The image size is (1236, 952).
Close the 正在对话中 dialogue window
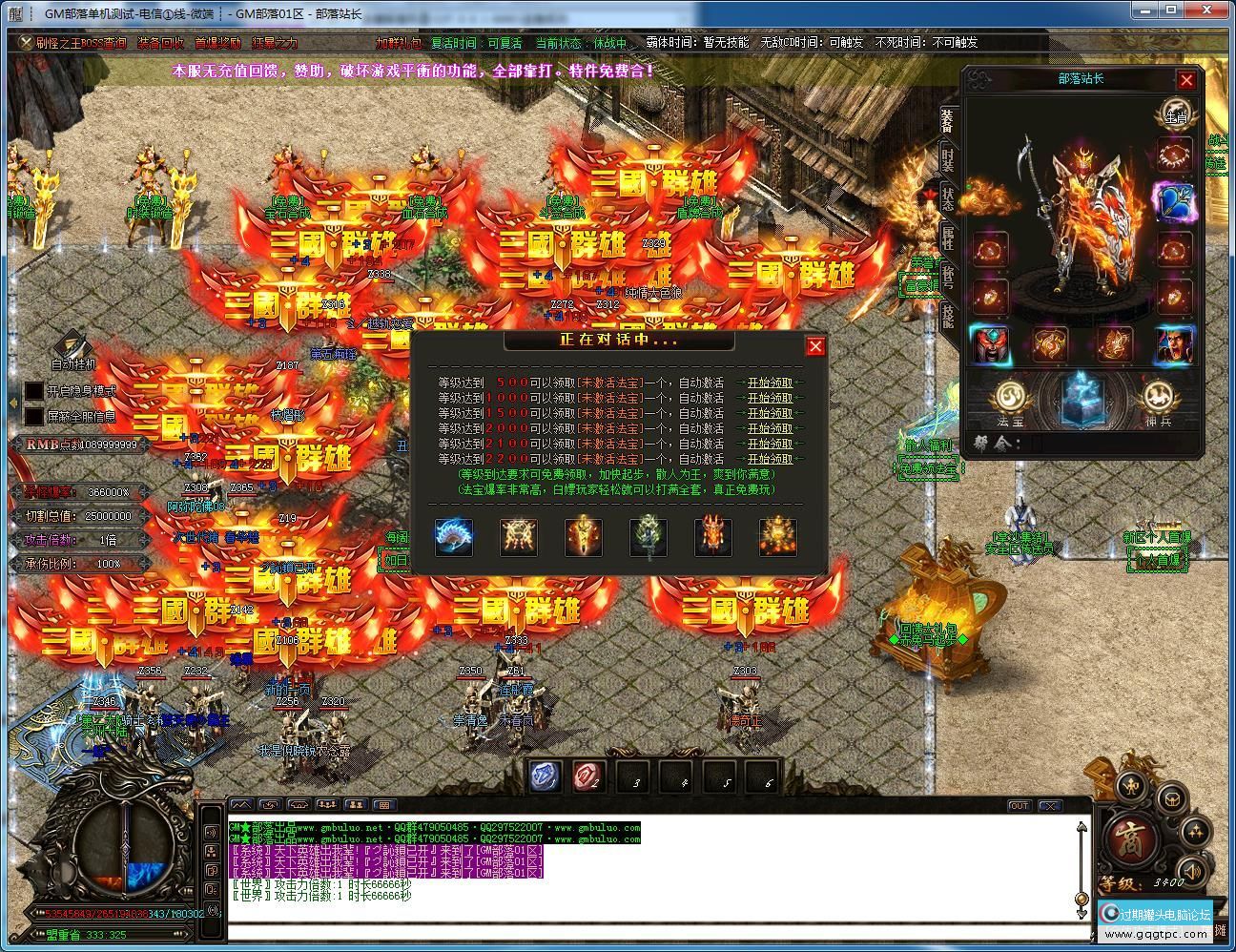[814, 346]
